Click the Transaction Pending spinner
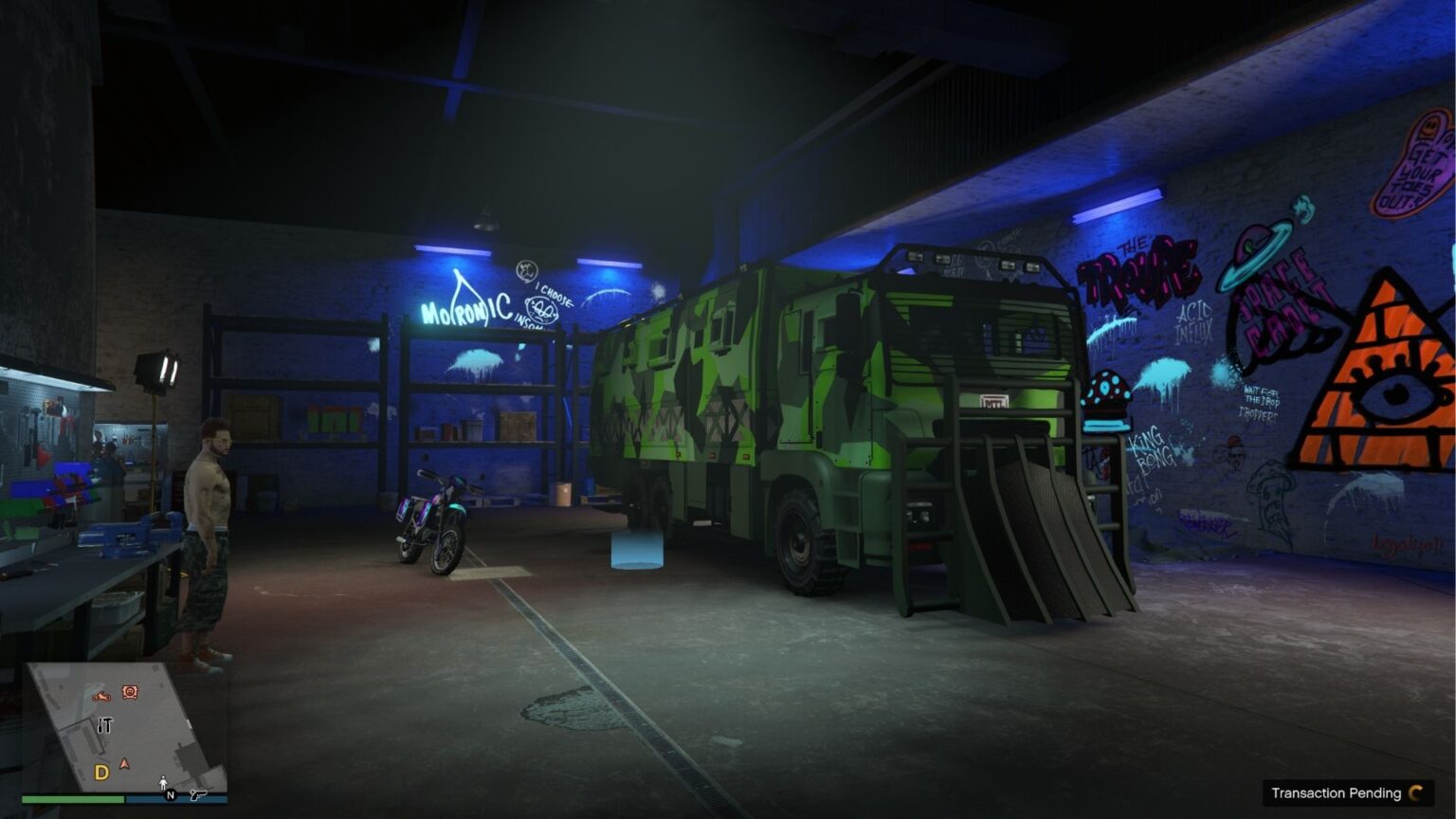 pyautogui.click(x=1415, y=793)
